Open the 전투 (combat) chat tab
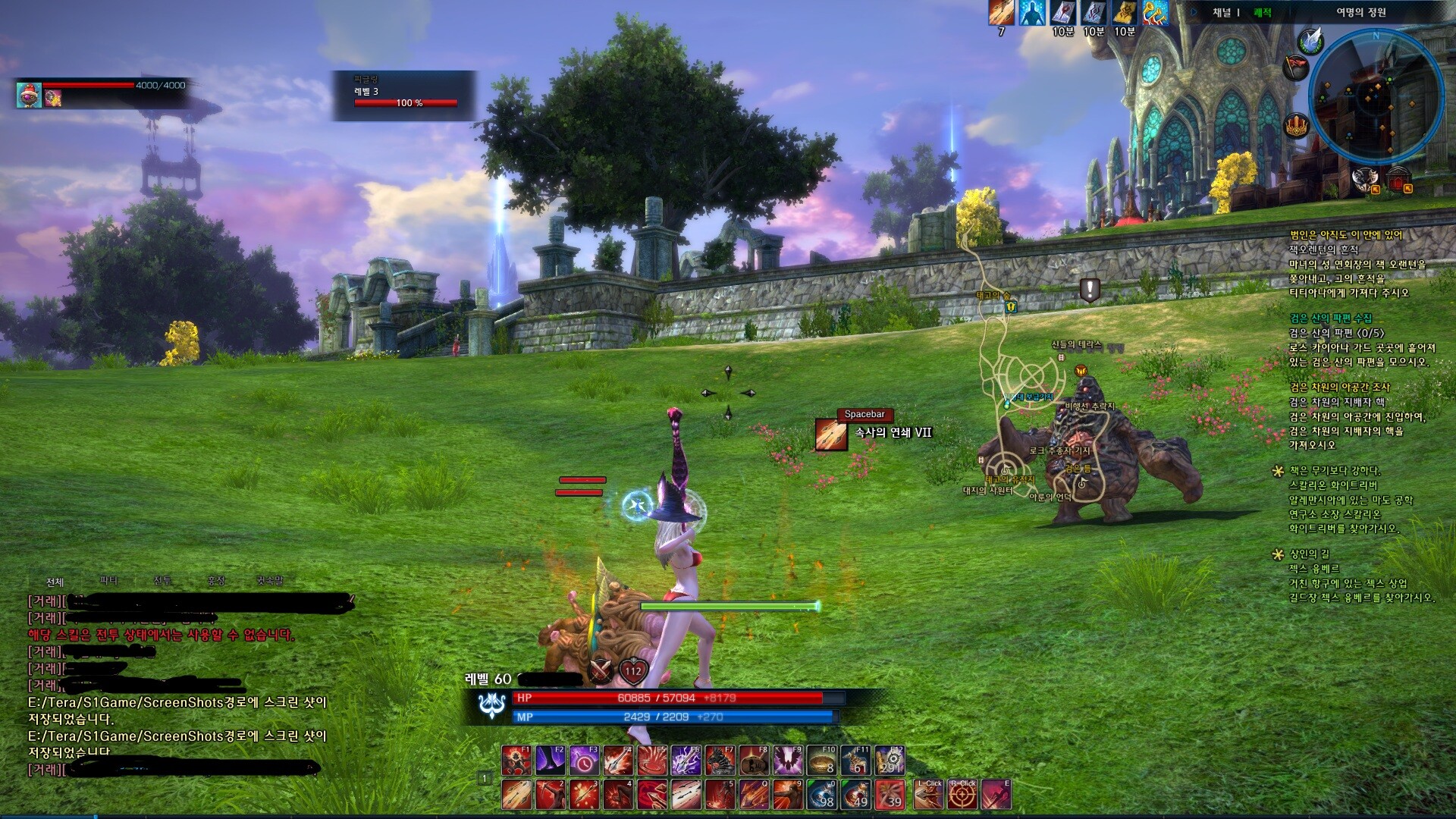1456x819 pixels. tap(162, 581)
